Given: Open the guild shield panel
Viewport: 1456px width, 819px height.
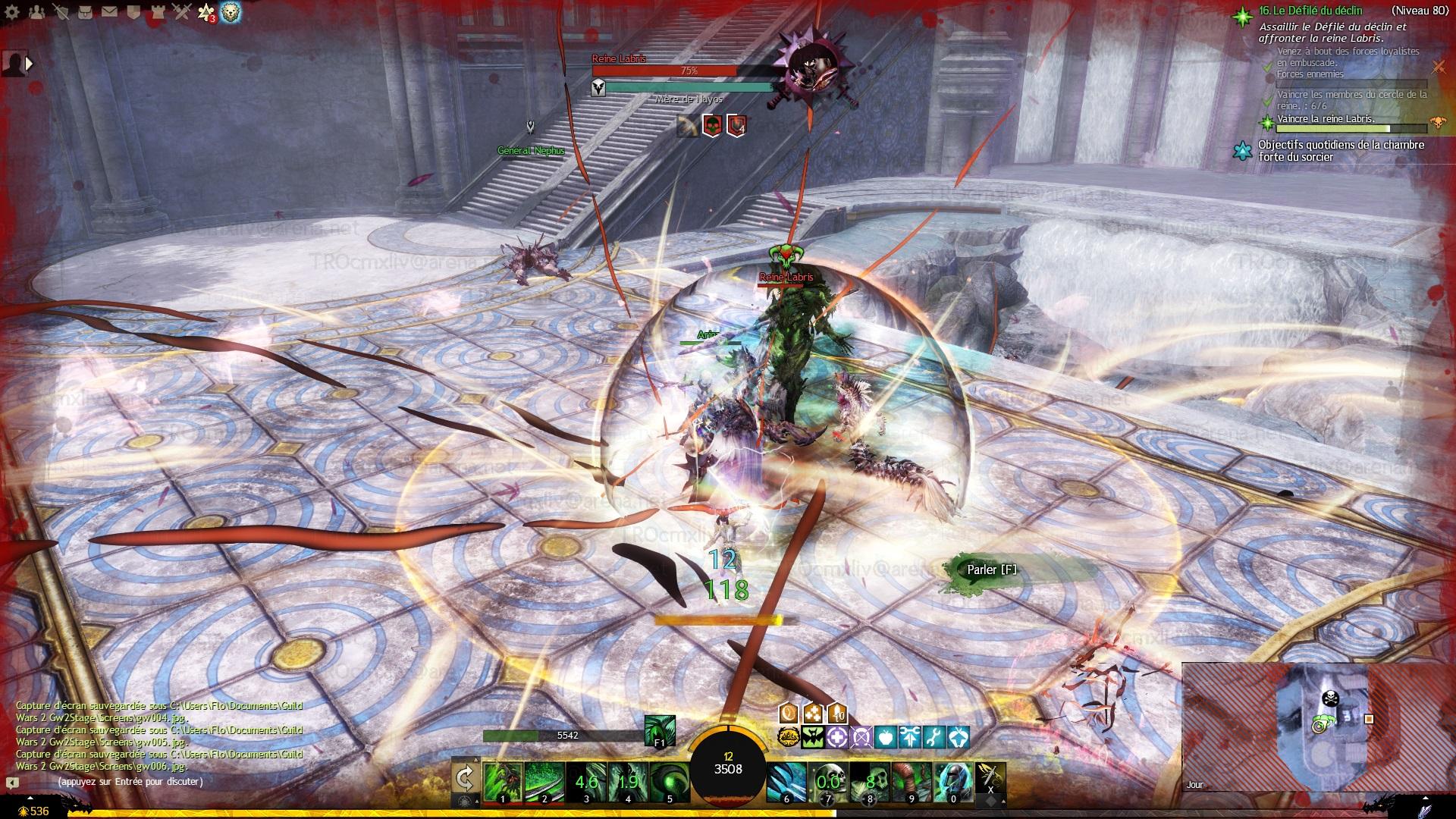Looking at the screenshot, I should pos(133,11).
